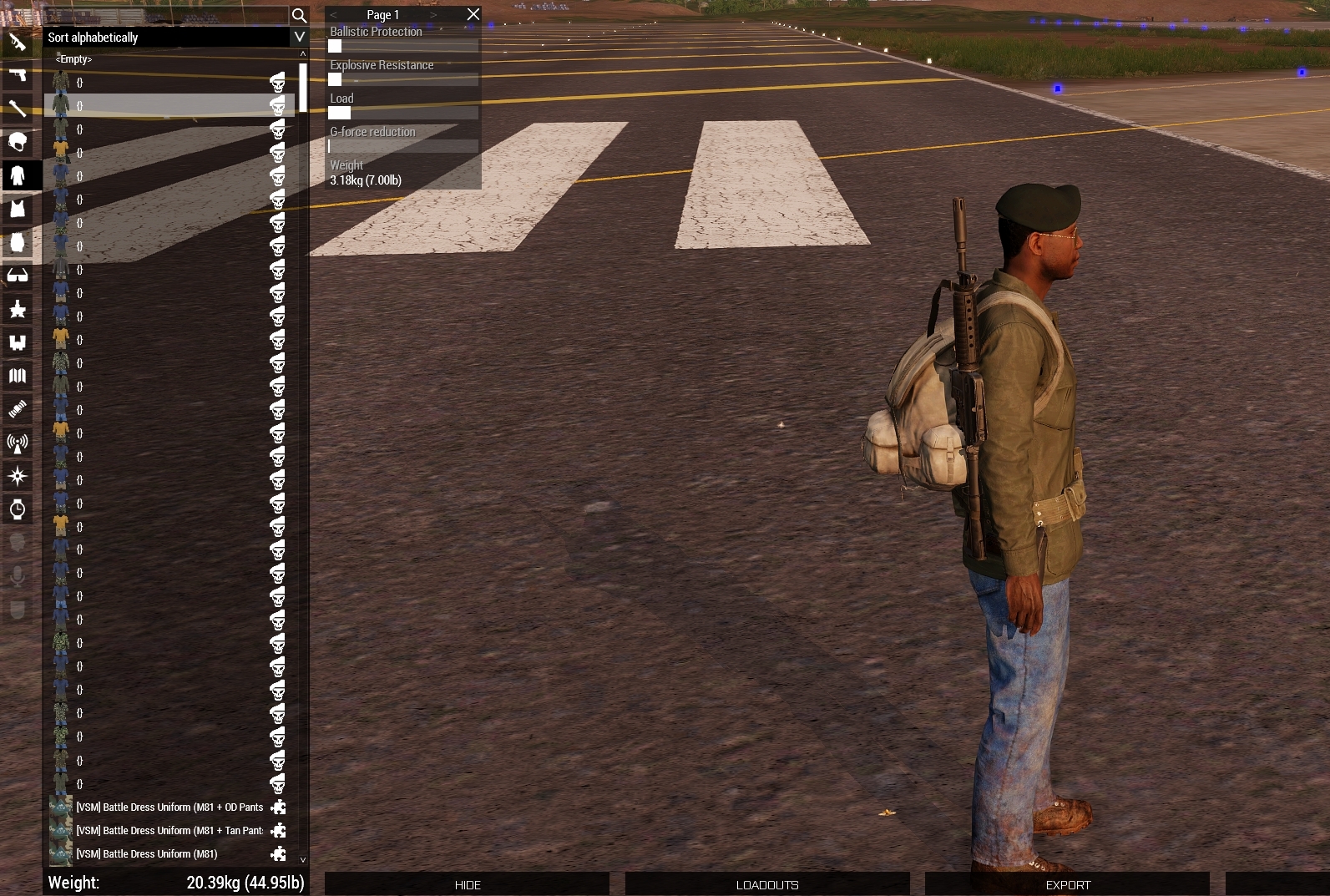Go to next page with the right chevron
Screen dimensions: 1330x896
[x=433, y=14]
